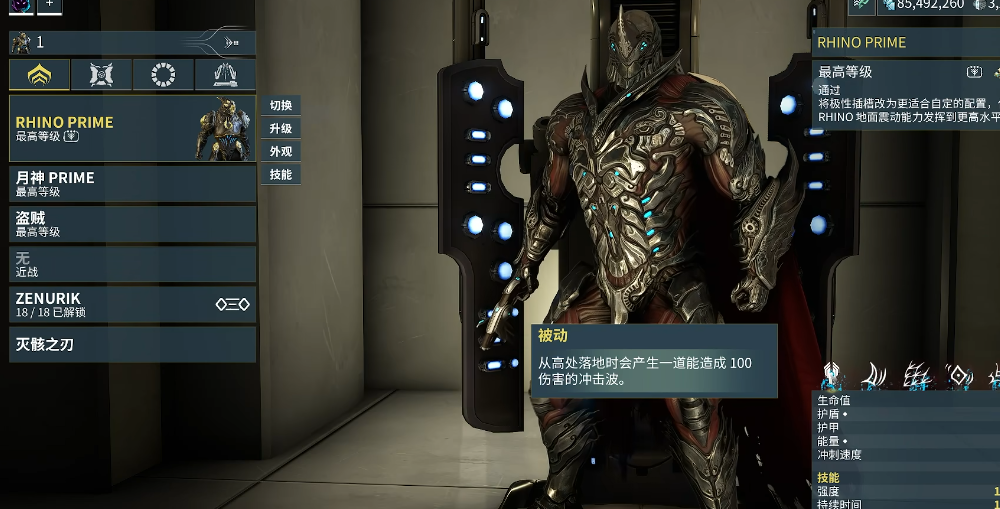Click the plus button beside the avatar
This screenshot has height=509, width=1000.
(x=50, y=5)
